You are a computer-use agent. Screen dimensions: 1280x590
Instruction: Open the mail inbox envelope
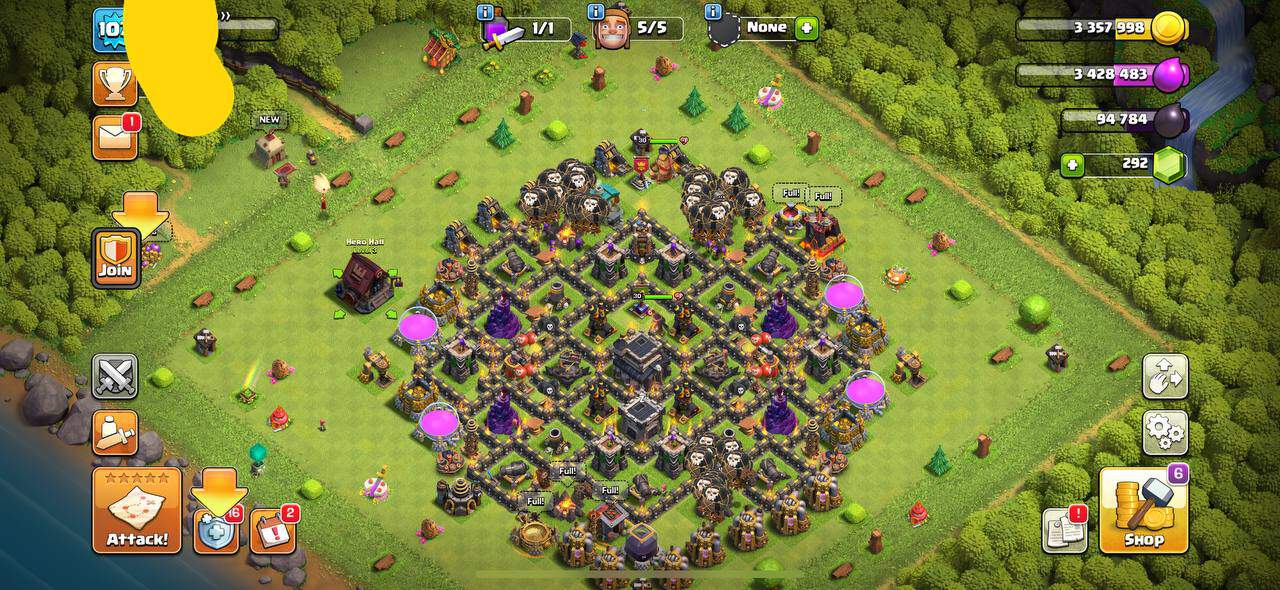point(114,137)
